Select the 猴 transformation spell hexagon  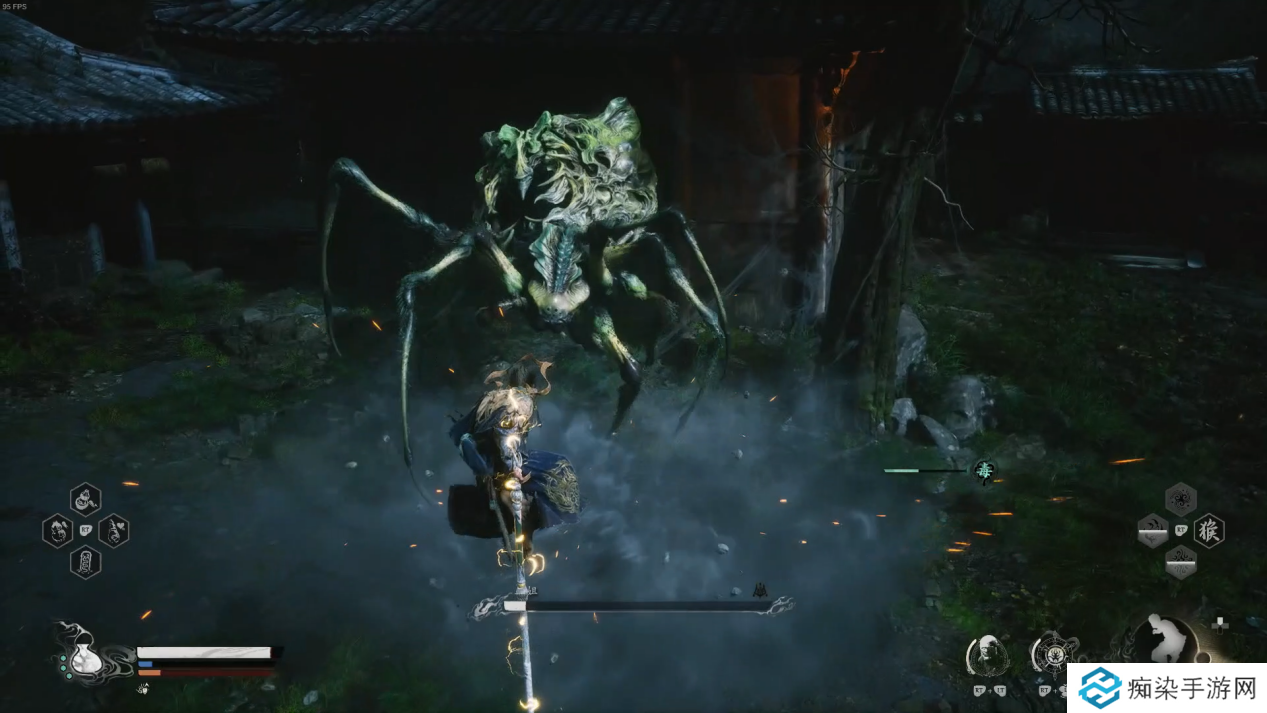pos(1209,530)
